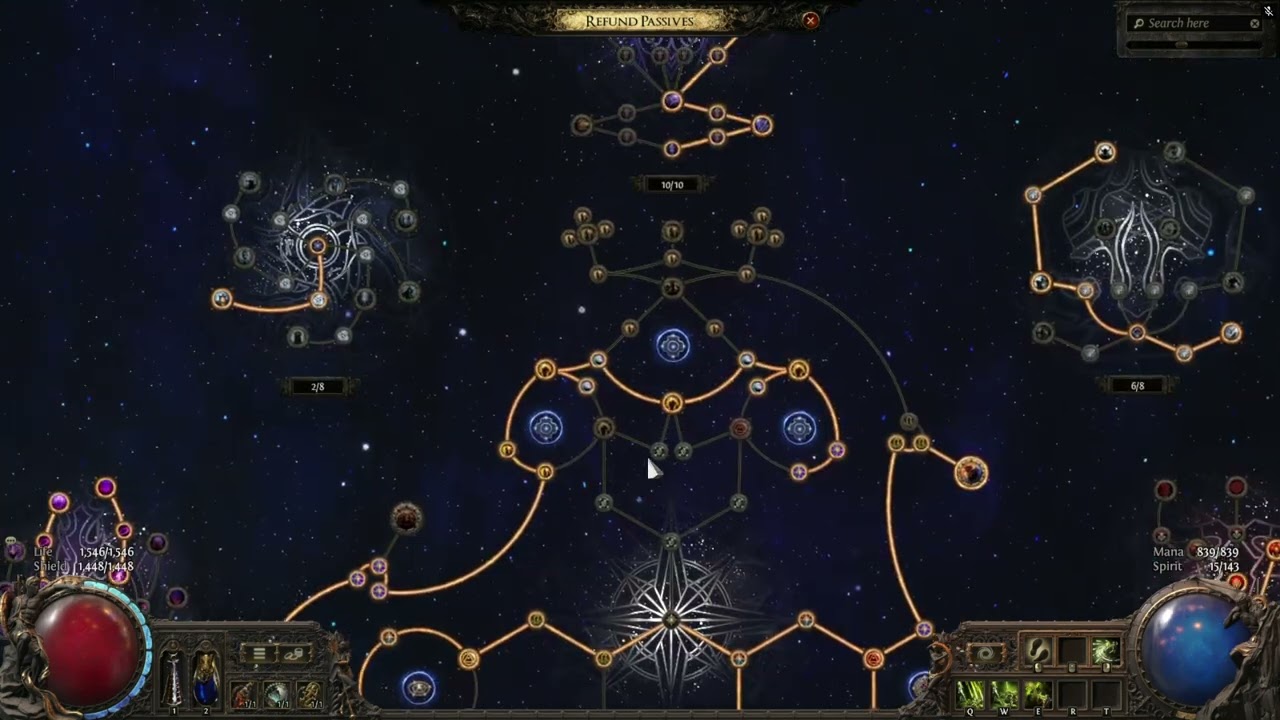
Task: Select the large red-glowing orb passive node
Action: (x=971, y=473)
